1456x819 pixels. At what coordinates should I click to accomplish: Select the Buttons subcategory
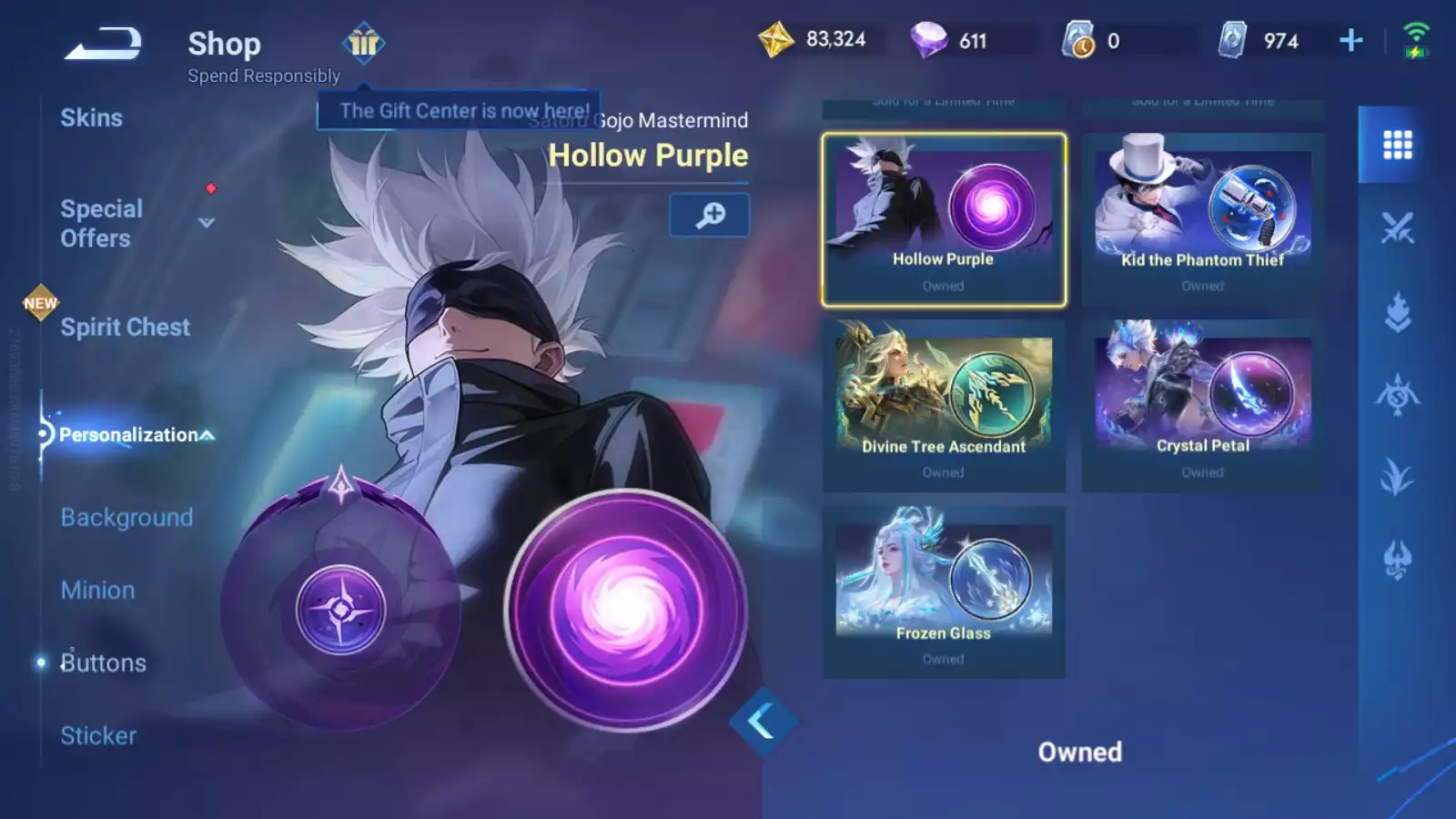103,663
